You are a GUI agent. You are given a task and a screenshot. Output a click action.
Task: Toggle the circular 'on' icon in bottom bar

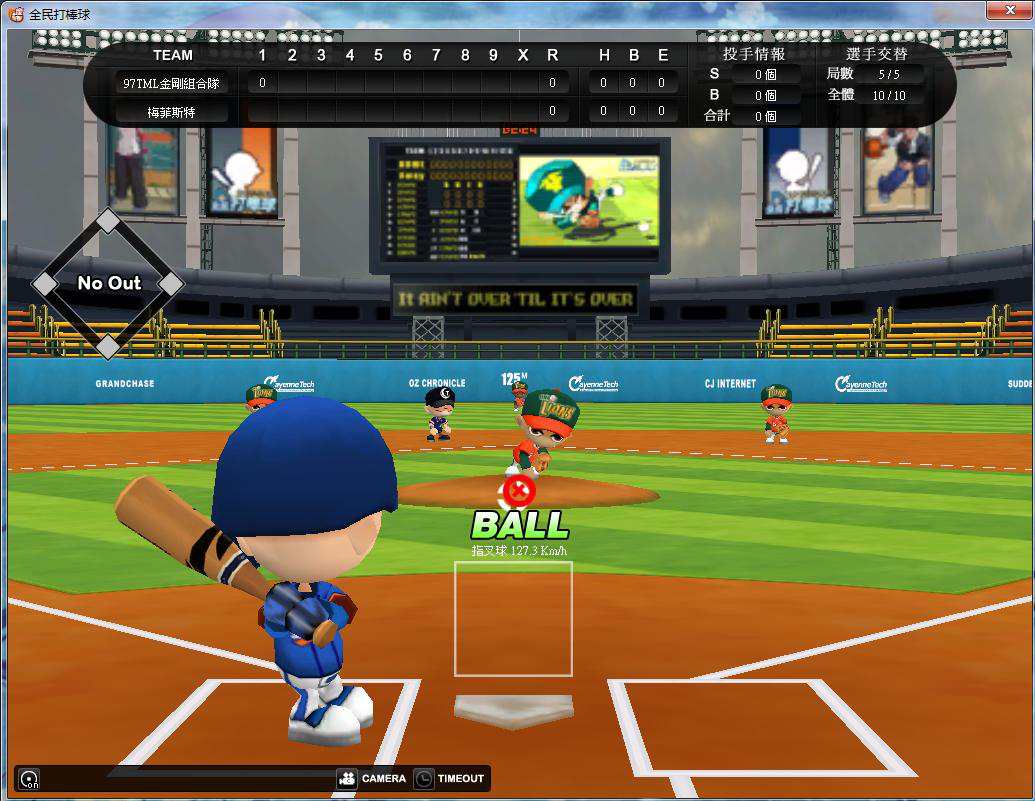click(29, 779)
